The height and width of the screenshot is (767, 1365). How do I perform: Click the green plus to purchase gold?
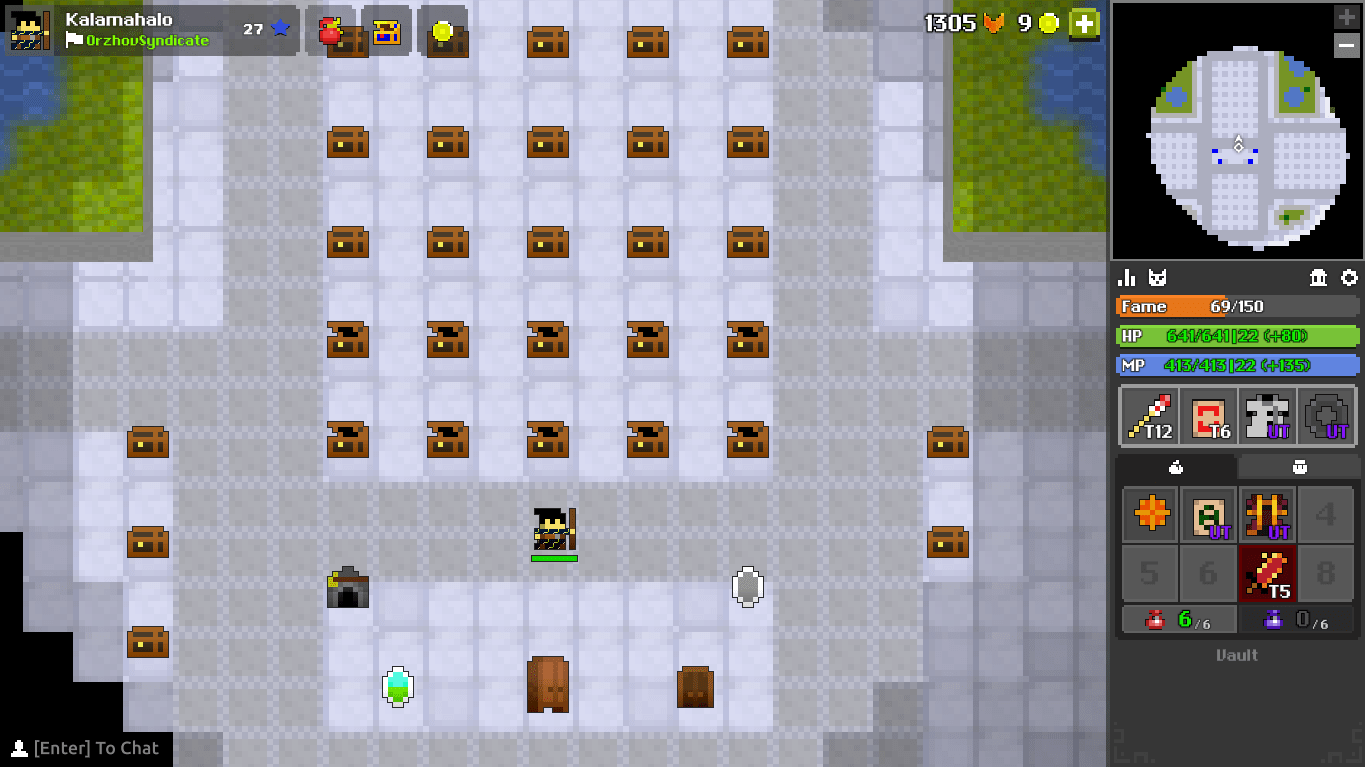pos(1084,24)
